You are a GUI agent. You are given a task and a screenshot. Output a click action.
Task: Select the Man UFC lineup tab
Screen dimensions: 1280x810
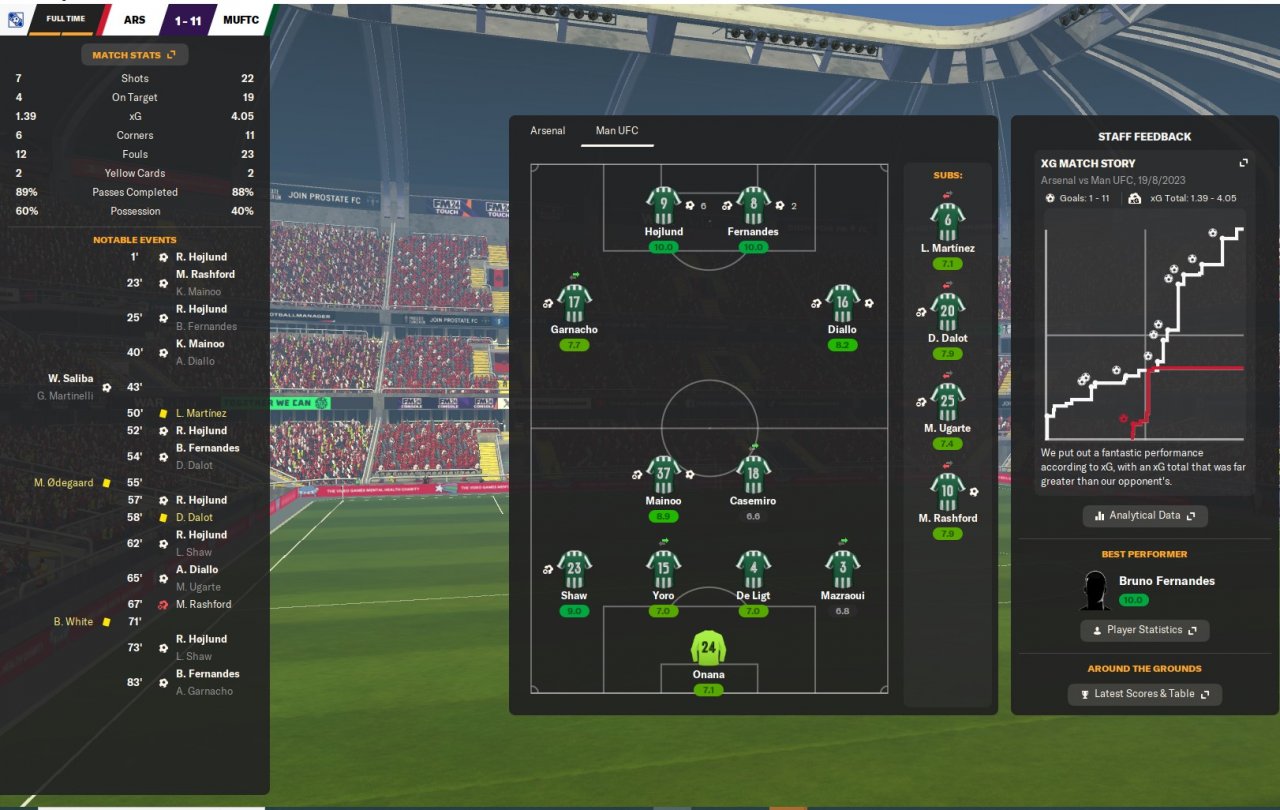tap(616, 131)
